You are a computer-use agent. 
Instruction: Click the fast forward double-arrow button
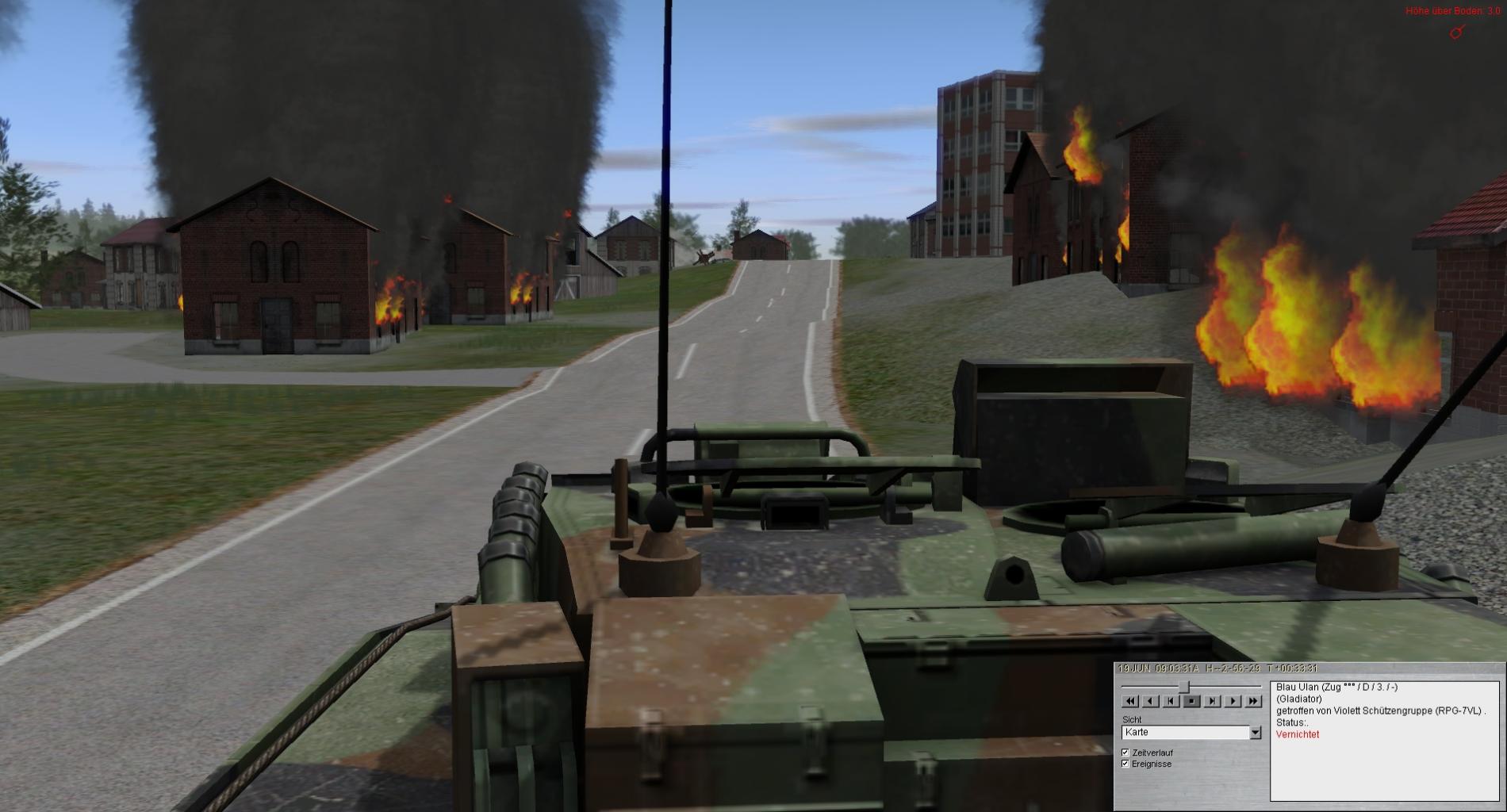pos(1253,701)
